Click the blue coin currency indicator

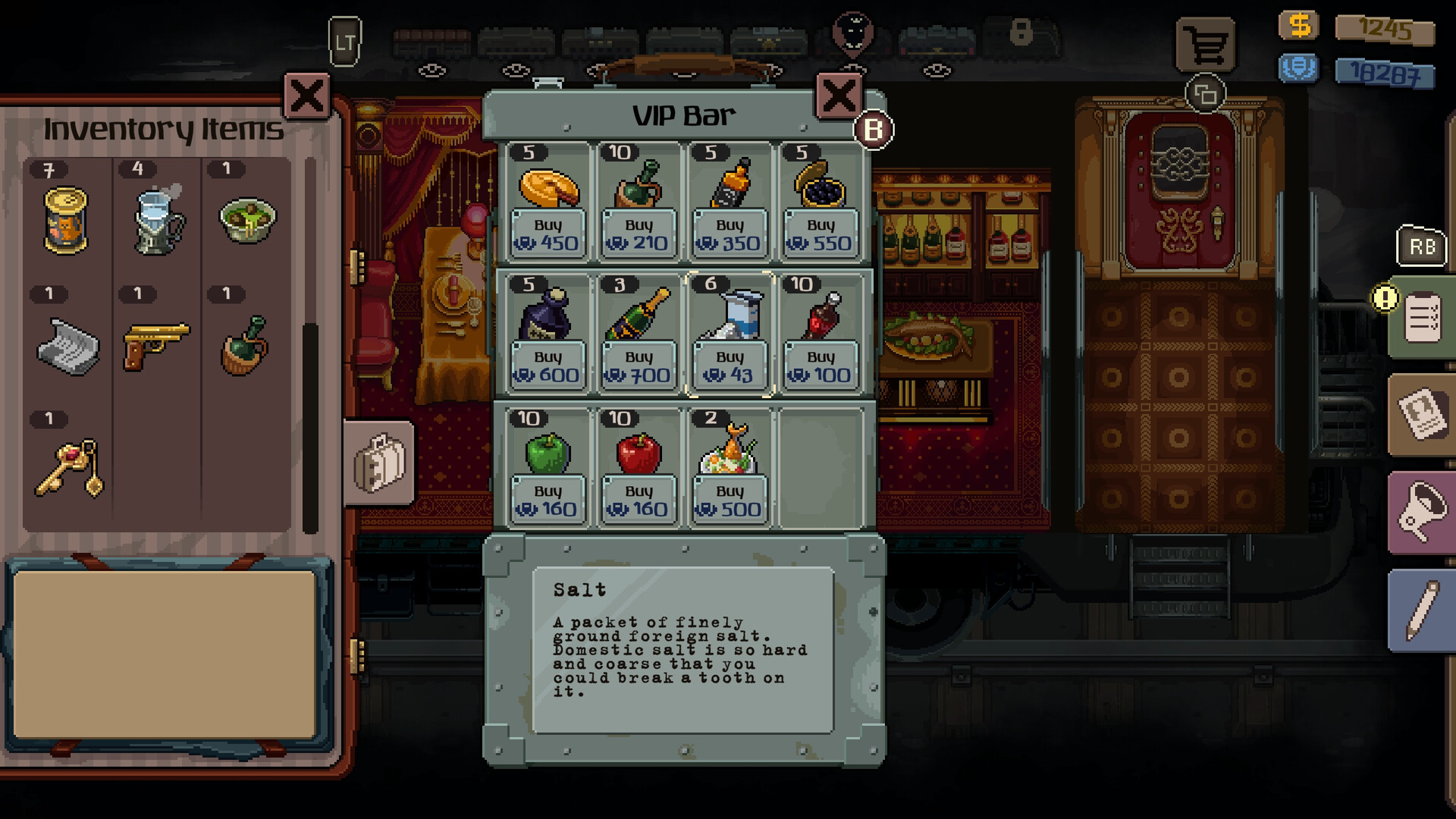coord(1298,68)
